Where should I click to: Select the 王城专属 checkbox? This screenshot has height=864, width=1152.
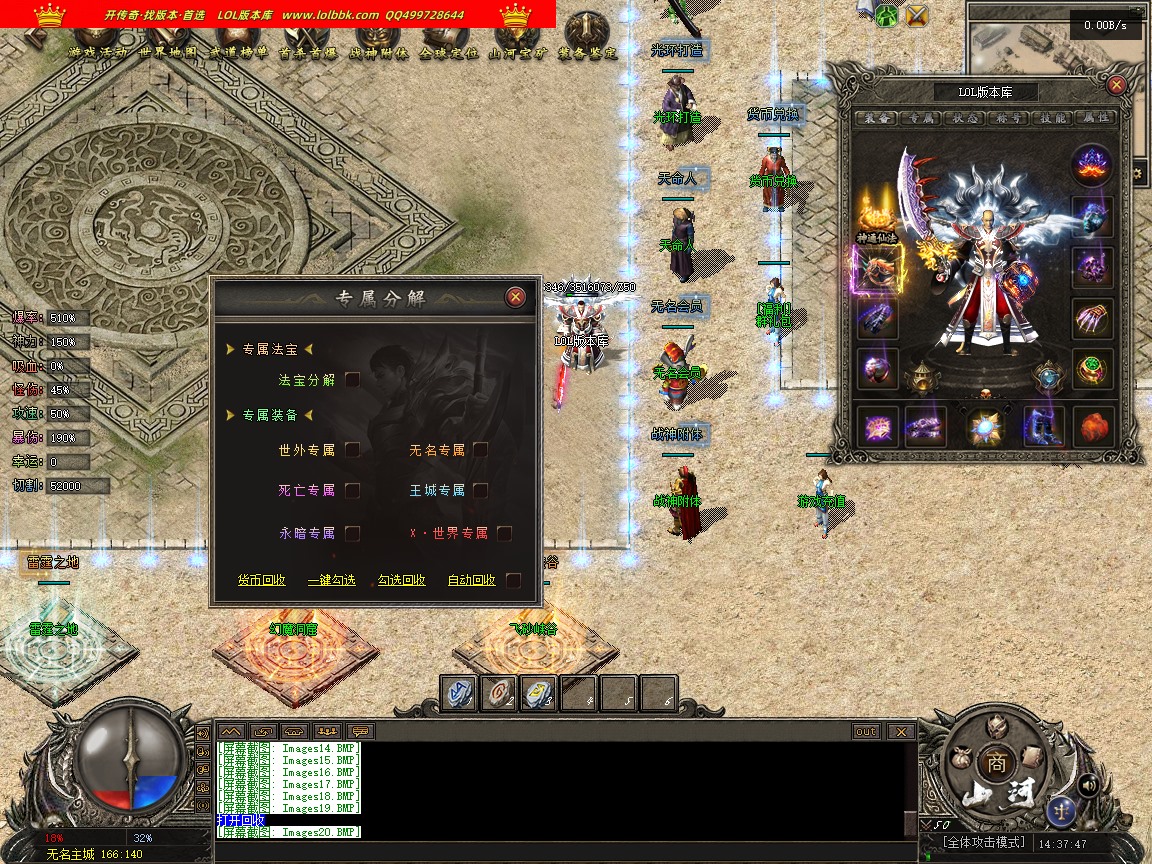click(x=481, y=490)
